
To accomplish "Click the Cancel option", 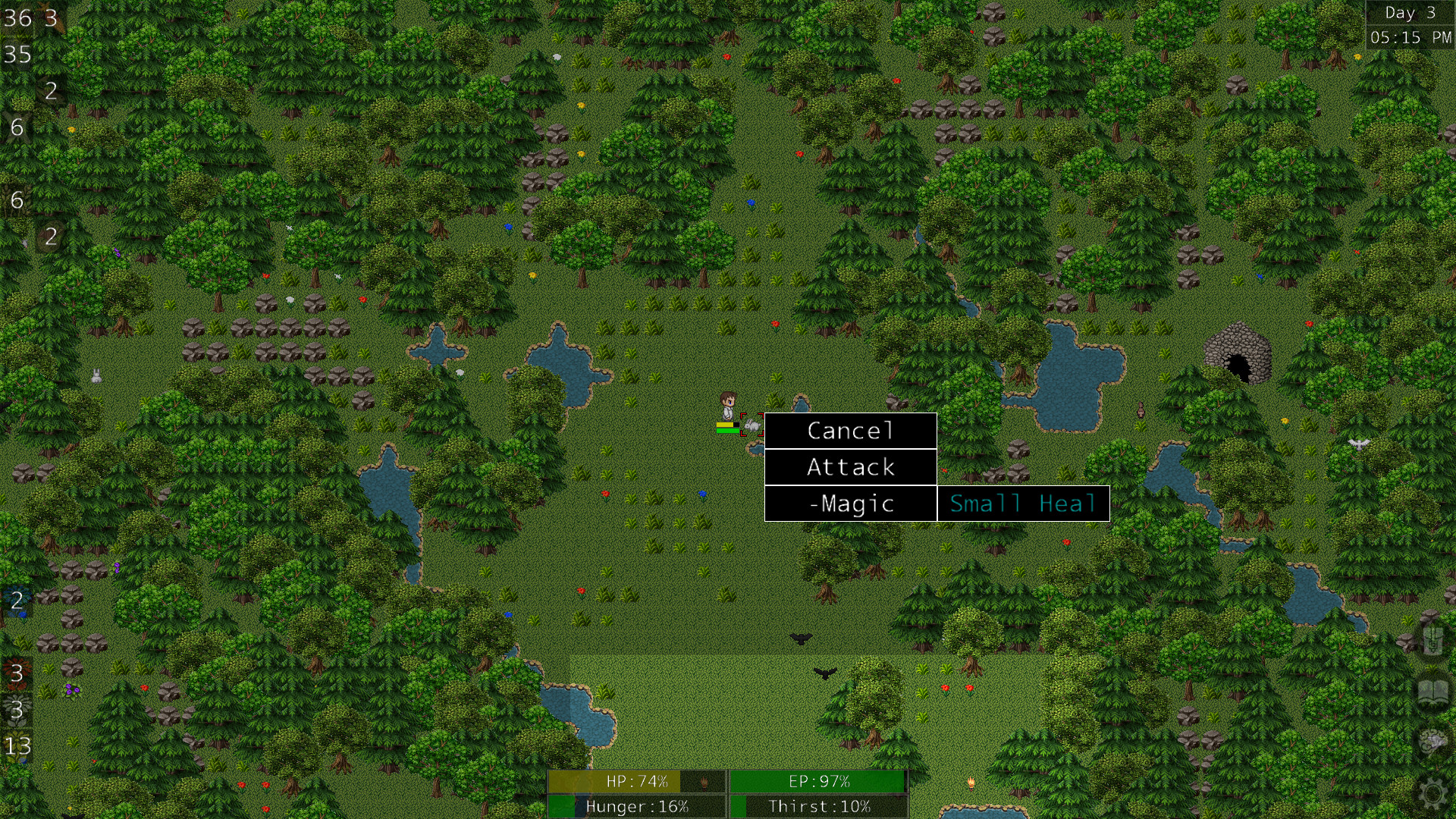I will [850, 431].
